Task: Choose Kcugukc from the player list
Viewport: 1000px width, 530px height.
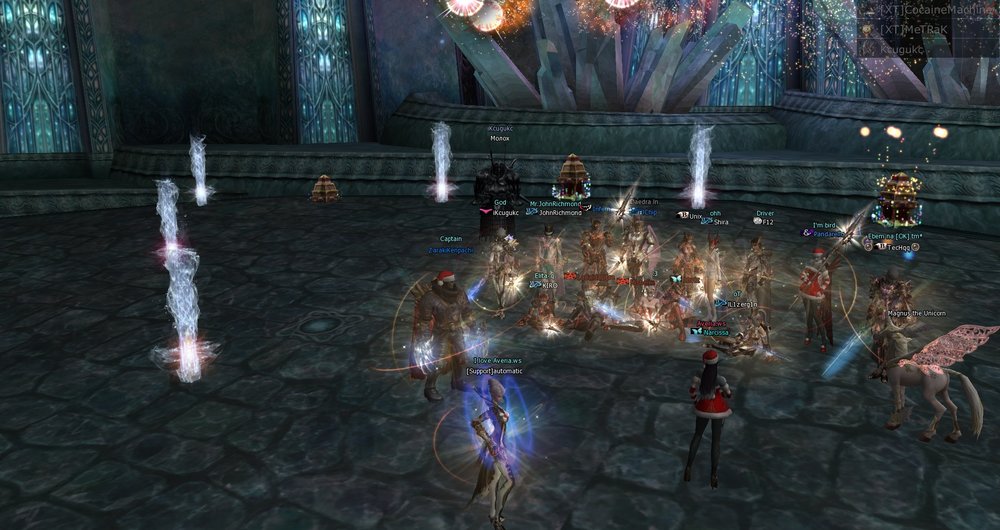Action: coord(902,48)
